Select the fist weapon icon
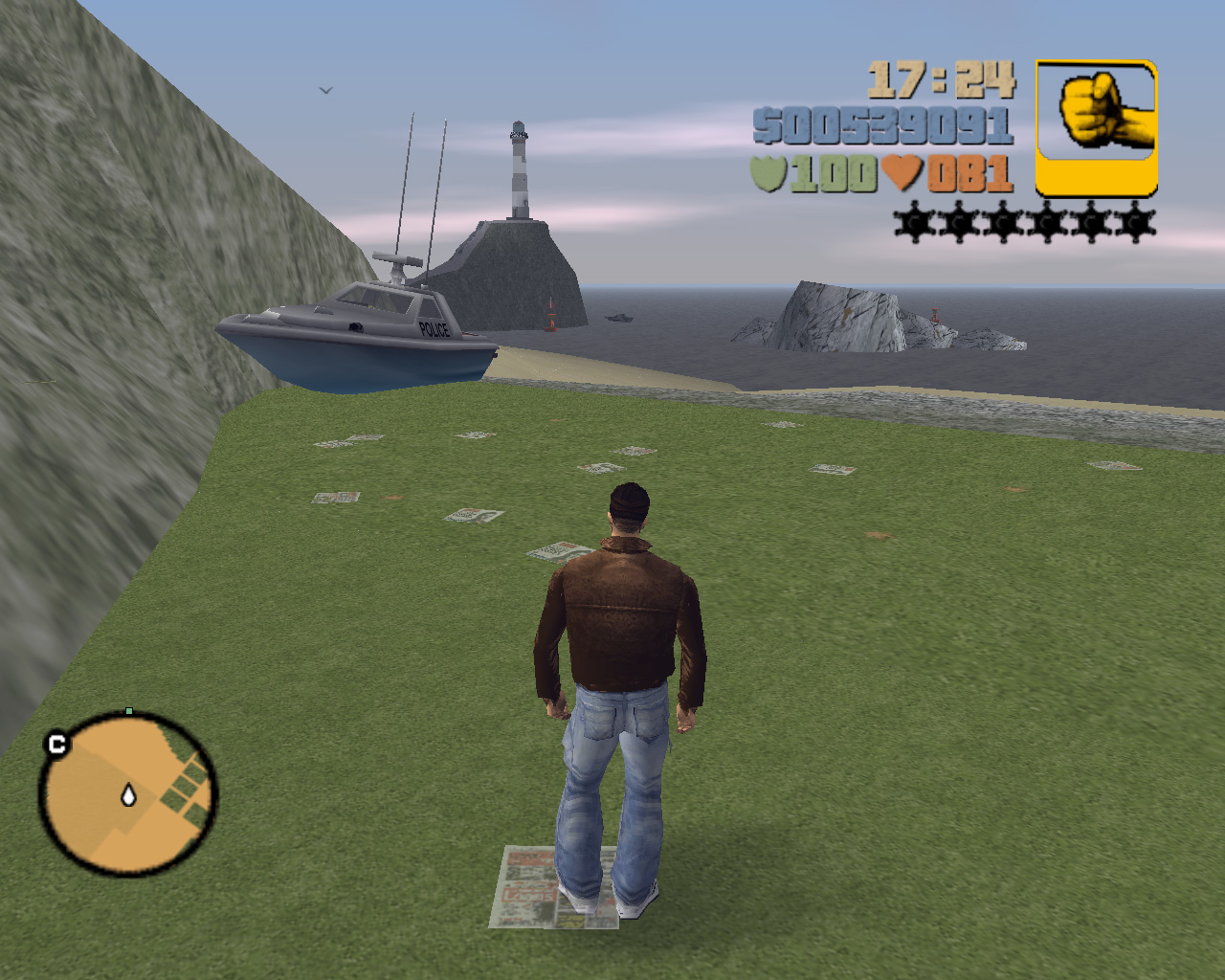This screenshot has width=1225, height=980. click(1096, 127)
